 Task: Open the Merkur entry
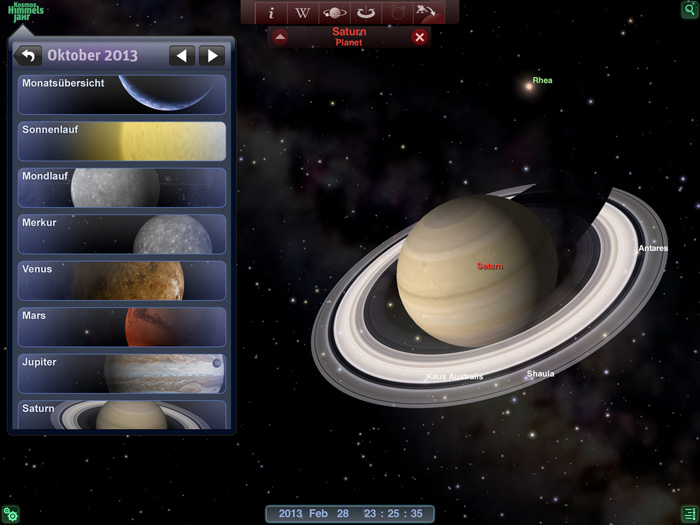click(122, 234)
